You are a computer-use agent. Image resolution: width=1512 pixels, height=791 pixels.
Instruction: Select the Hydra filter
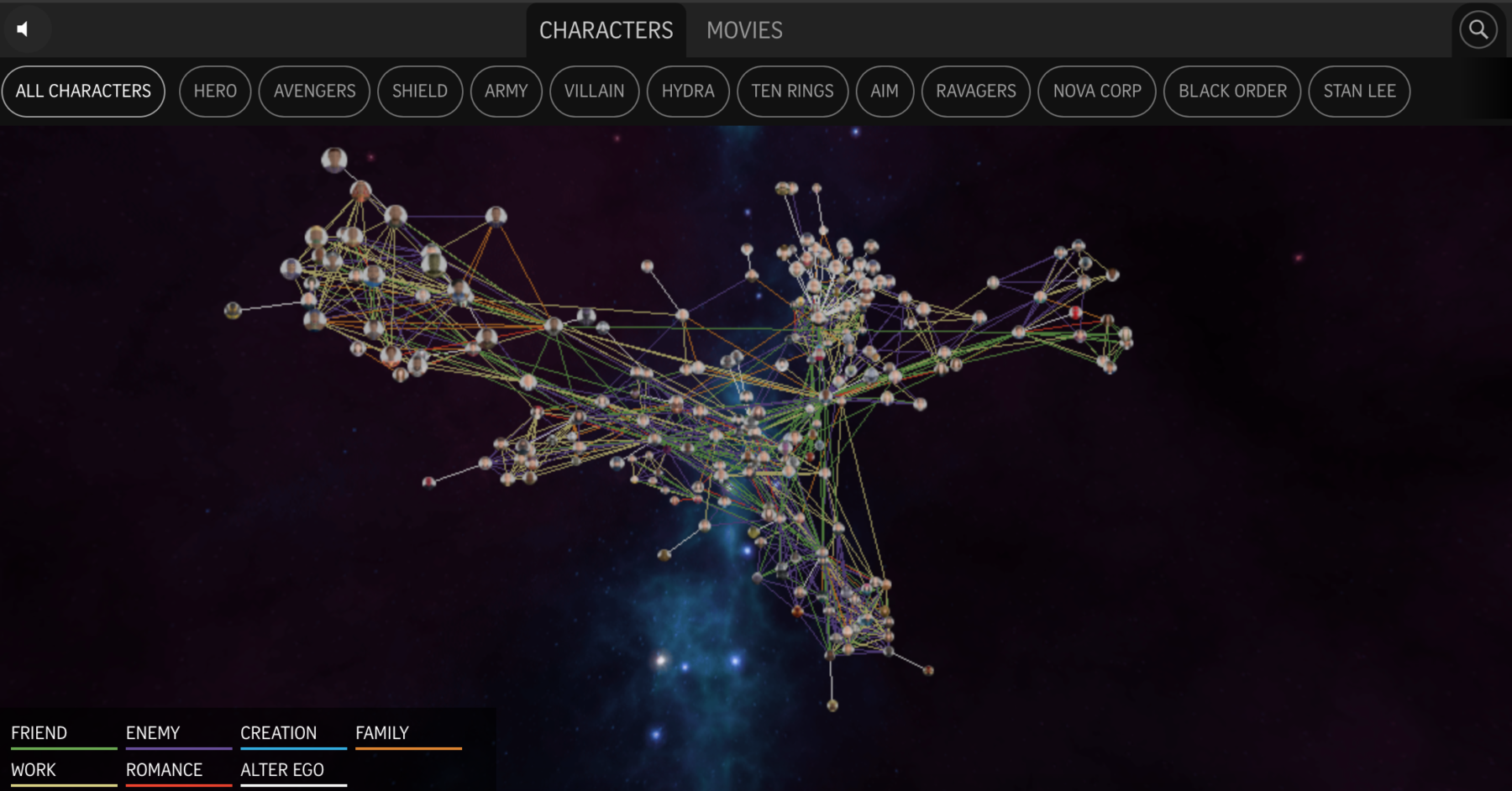(x=688, y=92)
